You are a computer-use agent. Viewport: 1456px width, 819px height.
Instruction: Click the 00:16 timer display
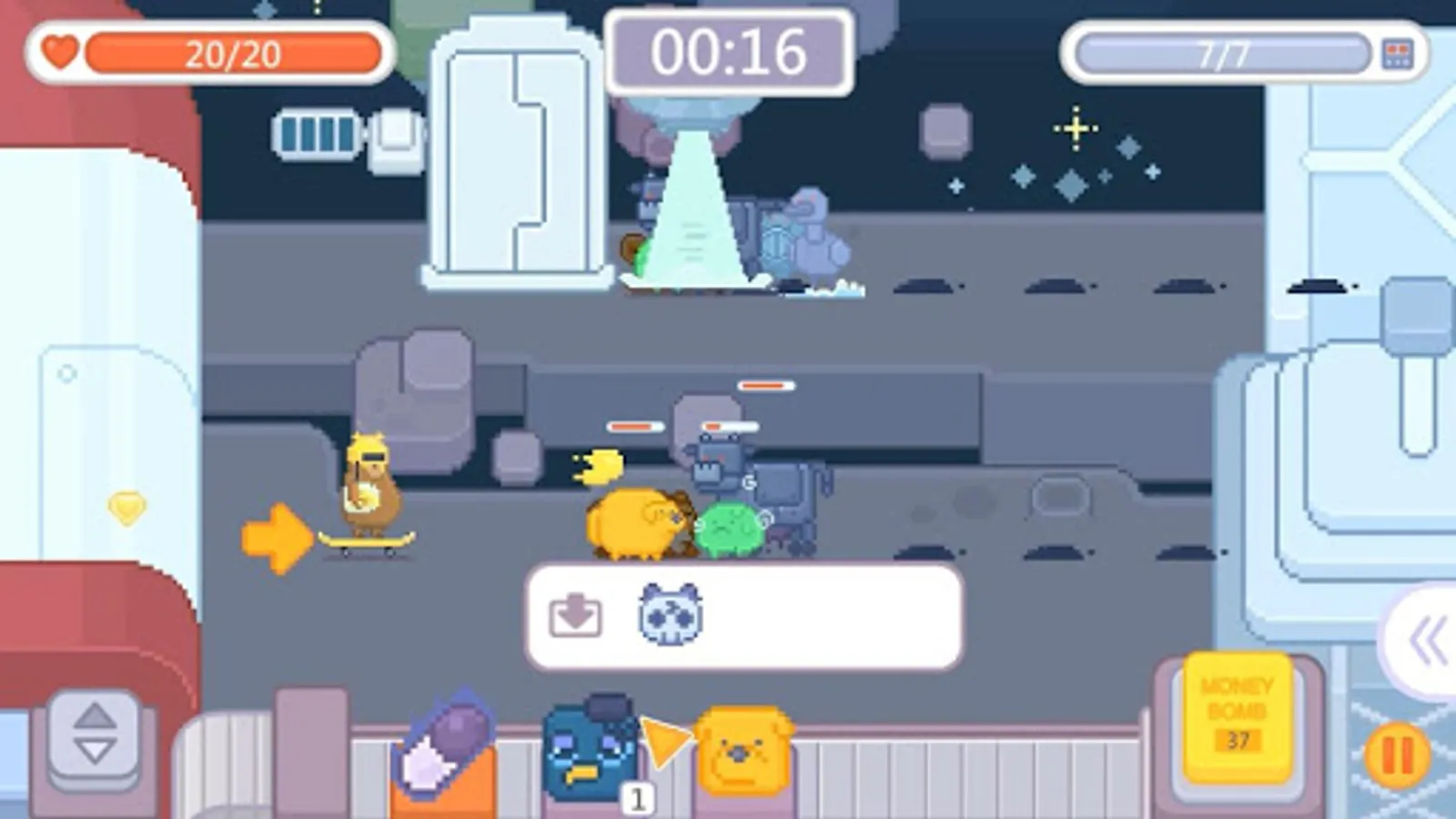728,52
